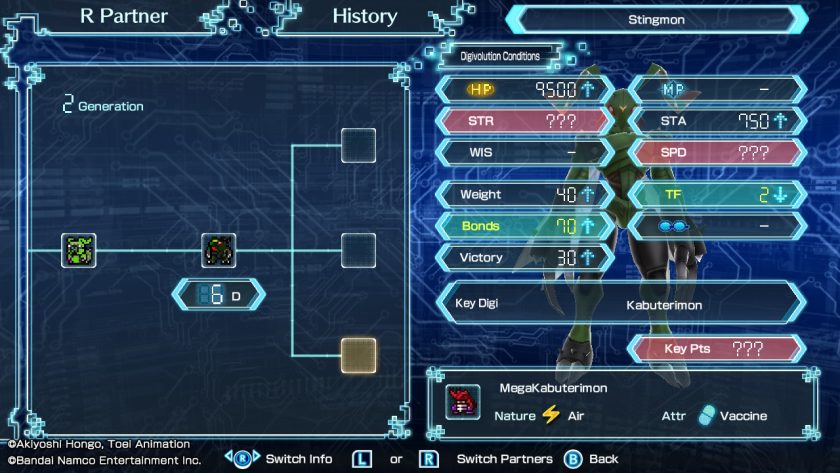This screenshot has height=473, width=840.
Task: Choose the hidden SPD condition row
Action: 717,154
